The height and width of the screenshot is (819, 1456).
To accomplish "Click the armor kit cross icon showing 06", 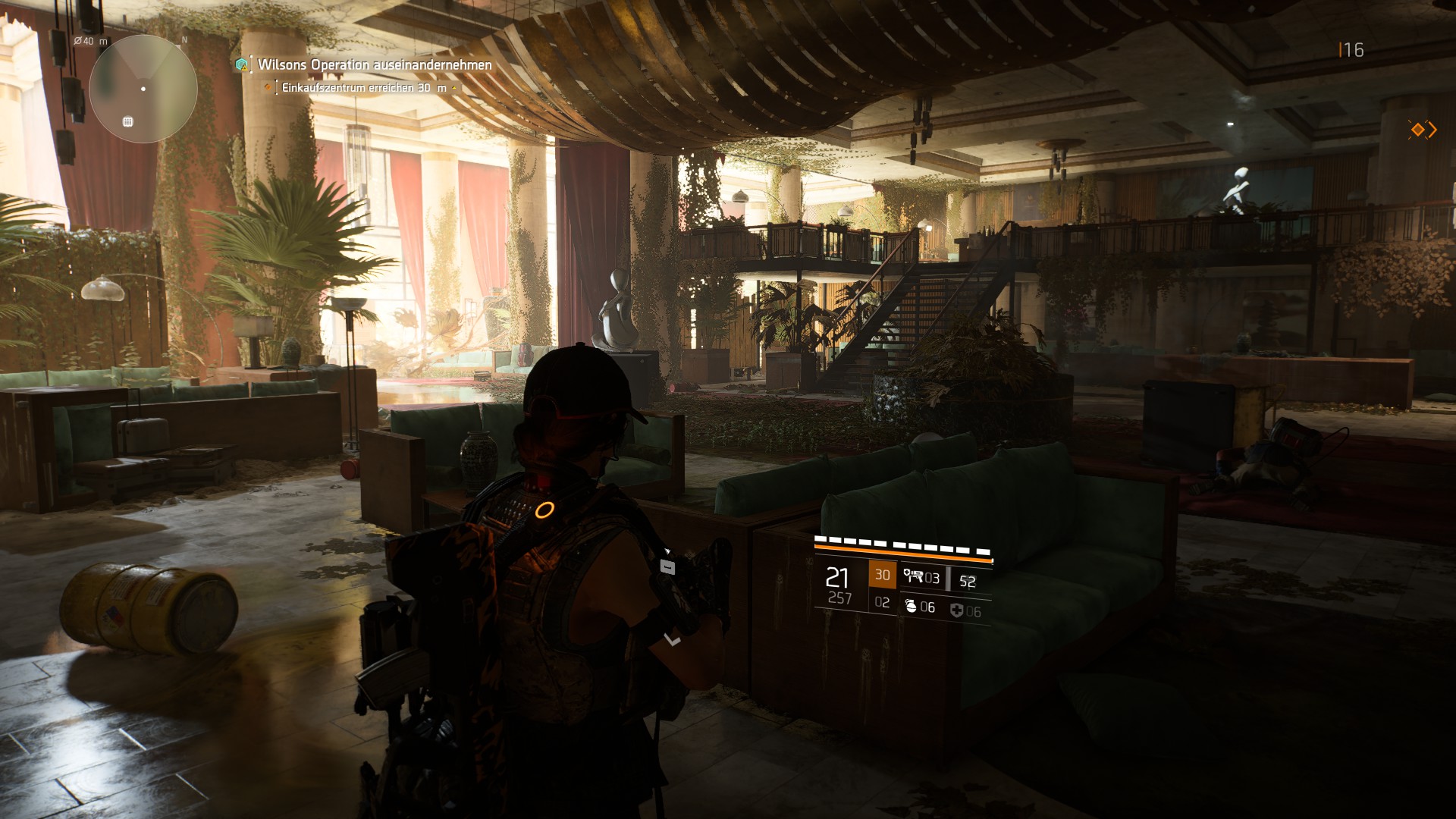I will [x=957, y=610].
